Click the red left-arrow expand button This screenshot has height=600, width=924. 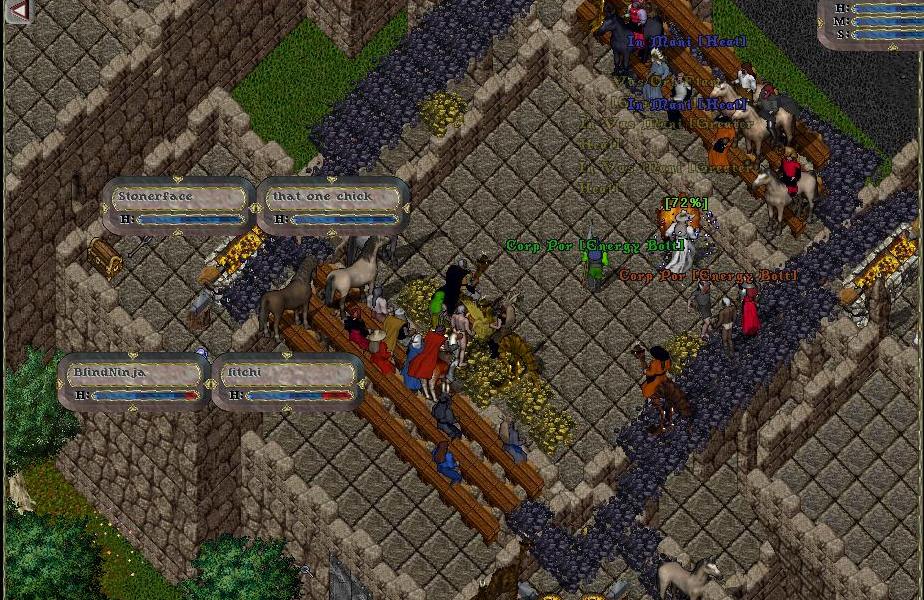(17, 11)
